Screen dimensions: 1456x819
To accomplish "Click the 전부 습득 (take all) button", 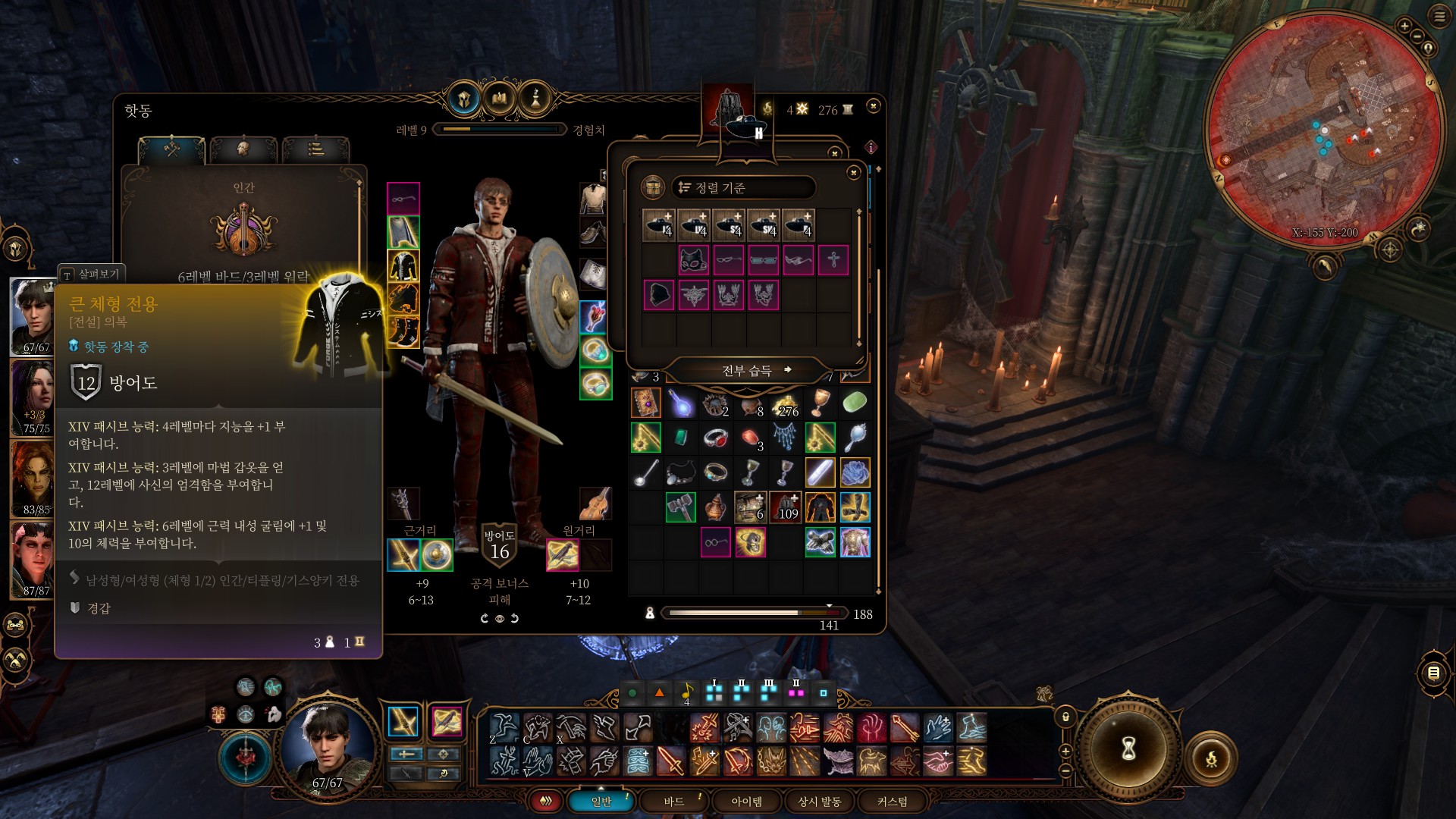I will point(747,370).
